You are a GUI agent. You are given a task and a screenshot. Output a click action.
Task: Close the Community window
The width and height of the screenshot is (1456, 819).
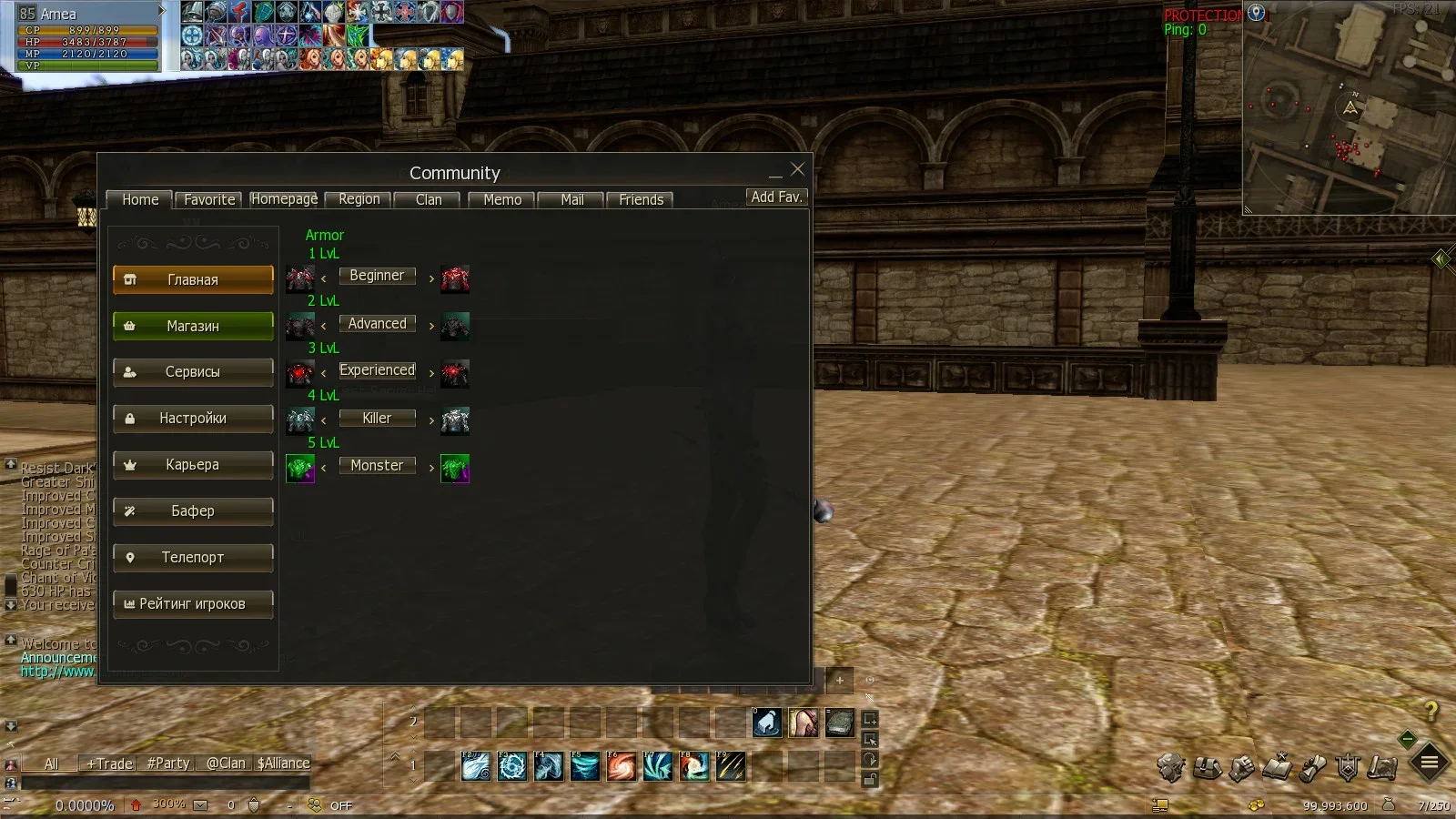pos(797,169)
